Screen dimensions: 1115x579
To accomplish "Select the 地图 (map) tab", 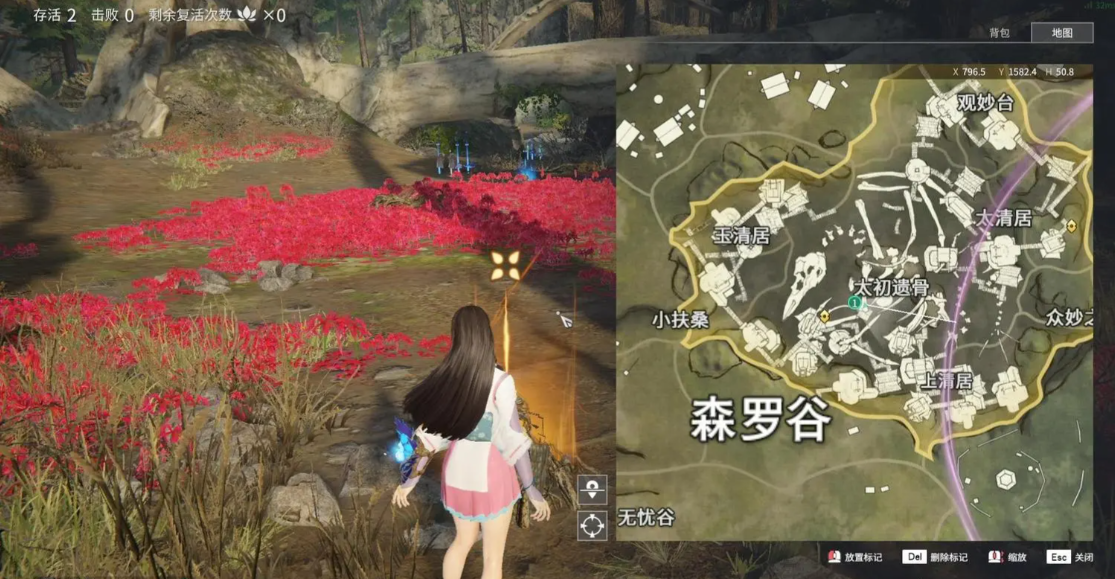I will click(1062, 33).
